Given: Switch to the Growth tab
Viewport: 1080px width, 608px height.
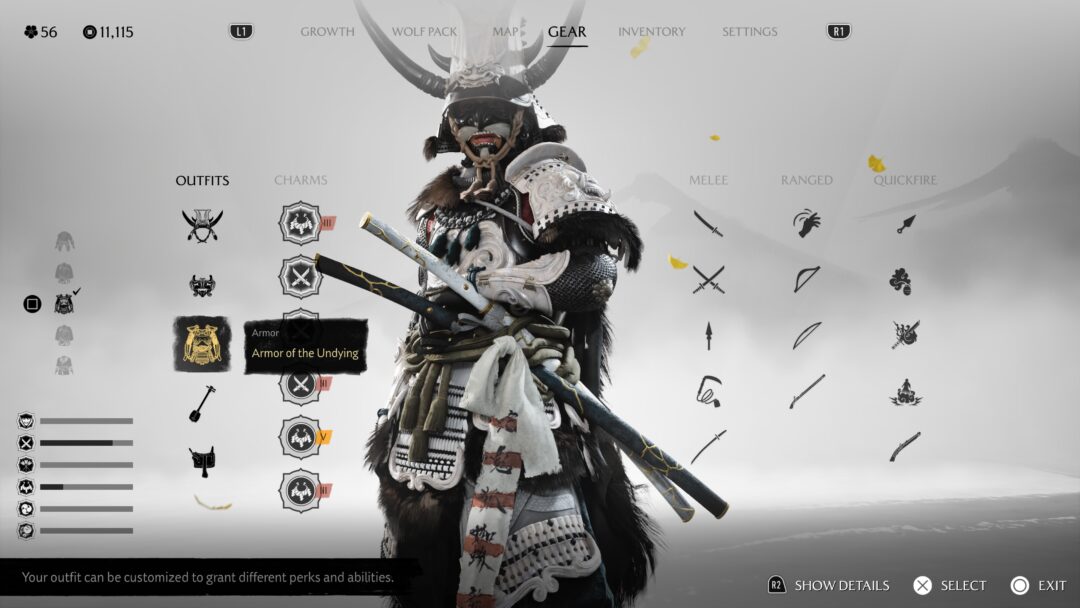Looking at the screenshot, I should [327, 32].
